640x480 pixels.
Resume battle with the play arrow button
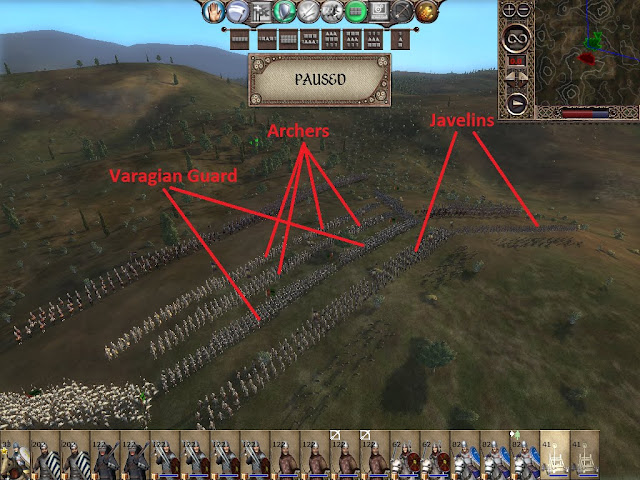(x=517, y=100)
